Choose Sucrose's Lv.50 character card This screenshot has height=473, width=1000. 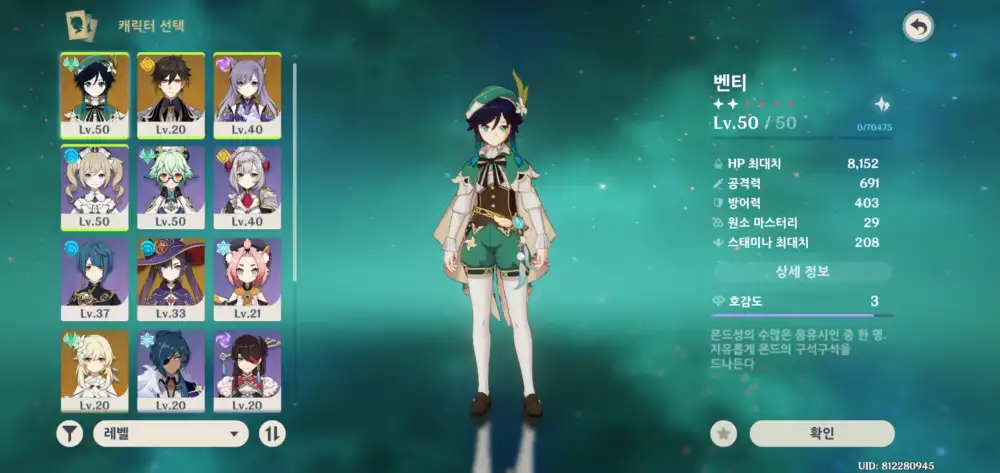171,188
